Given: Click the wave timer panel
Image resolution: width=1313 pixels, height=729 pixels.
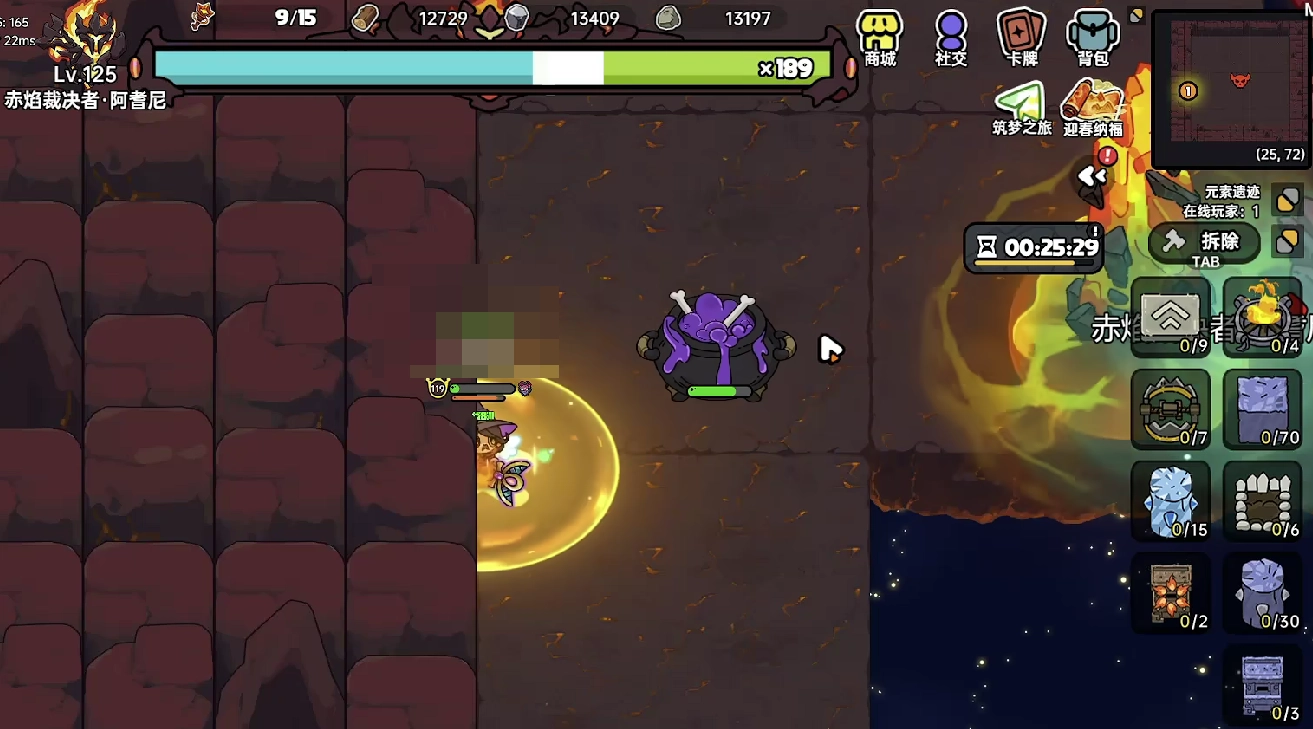Looking at the screenshot, I should [x=1033, y=247].
